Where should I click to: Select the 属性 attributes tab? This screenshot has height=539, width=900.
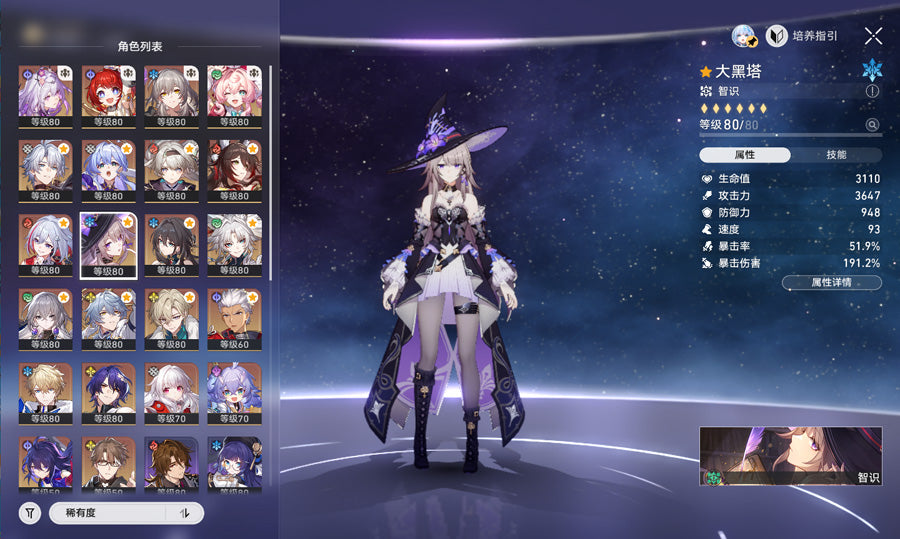(x=745, y=155)
